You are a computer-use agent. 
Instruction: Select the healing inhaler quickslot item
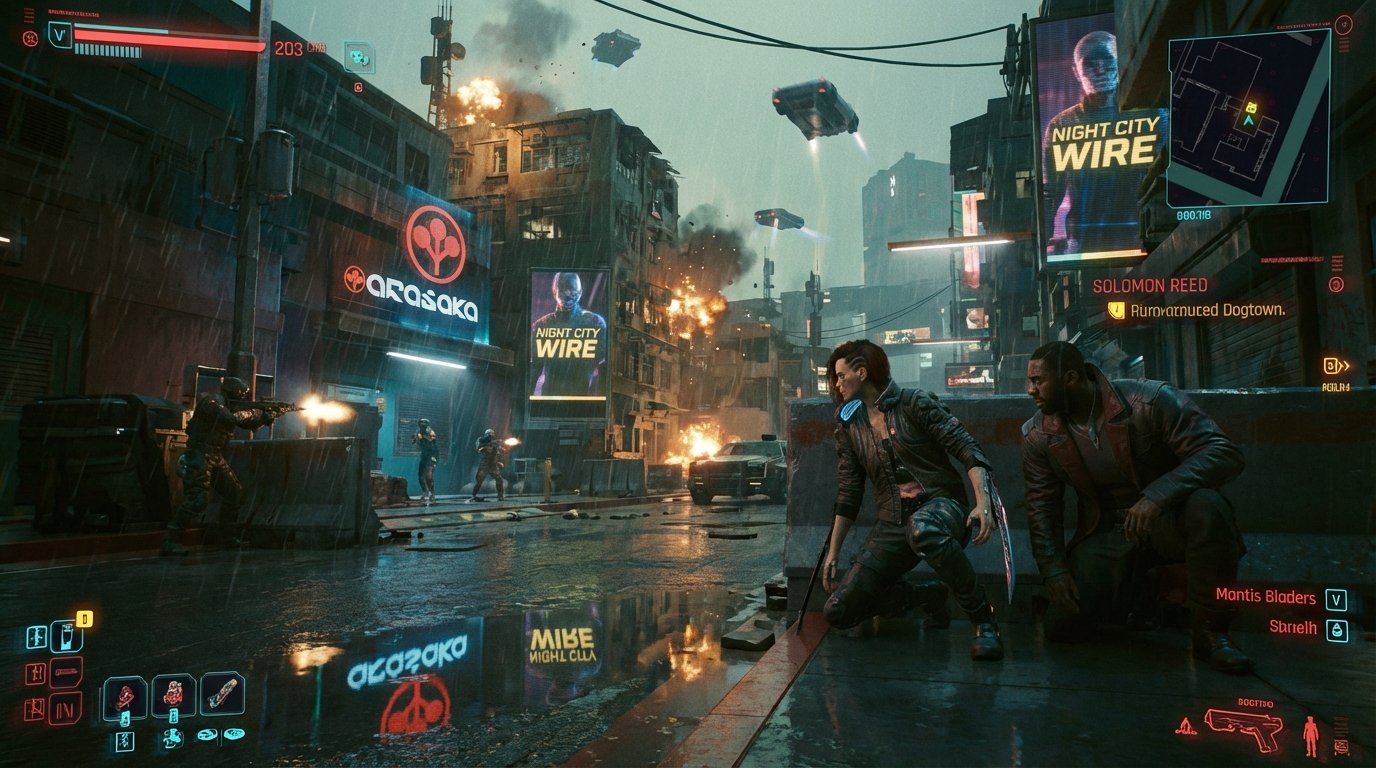click(x=67, y=637)
